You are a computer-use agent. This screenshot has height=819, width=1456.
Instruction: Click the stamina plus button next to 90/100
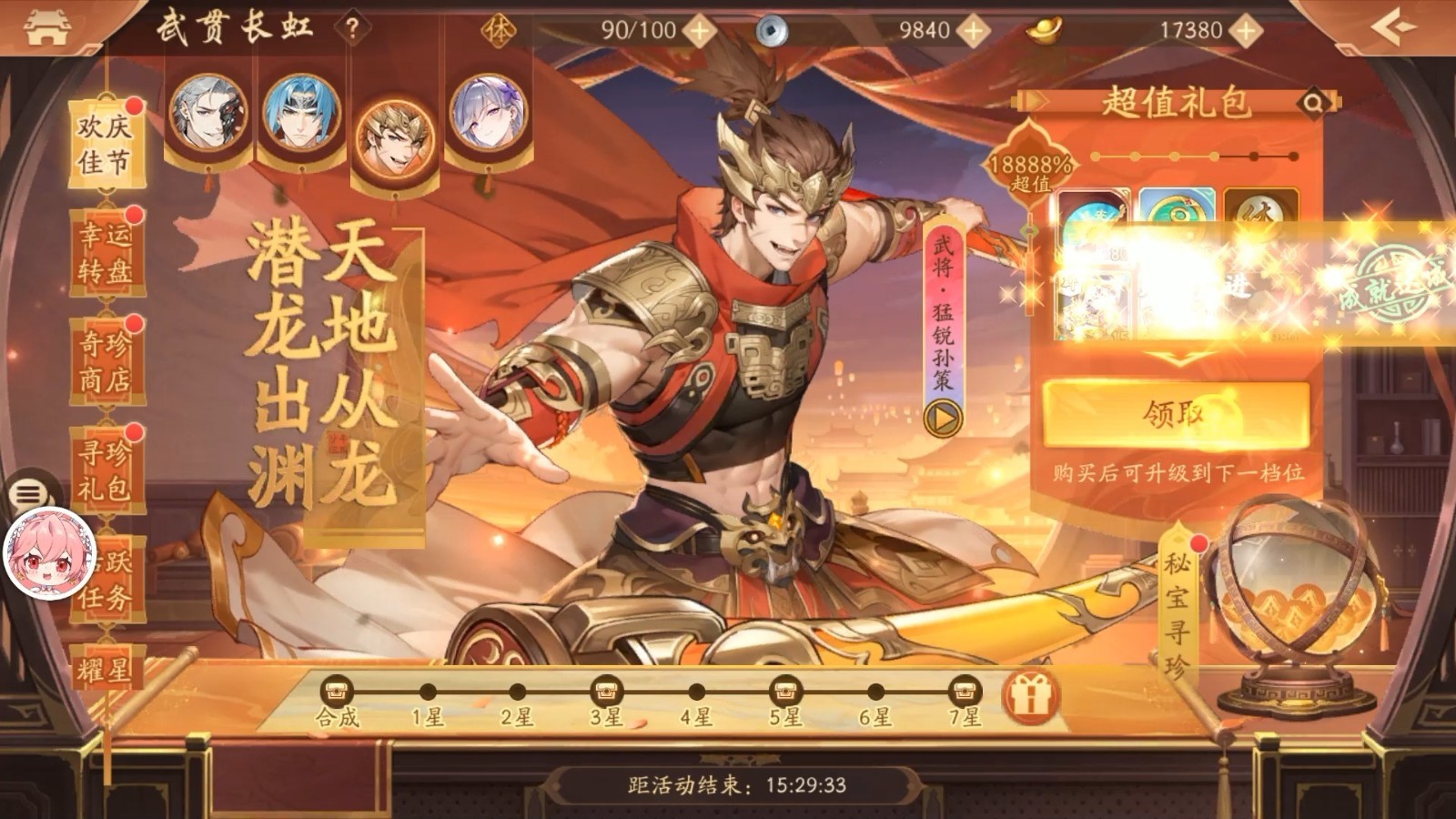coord(698,28)
